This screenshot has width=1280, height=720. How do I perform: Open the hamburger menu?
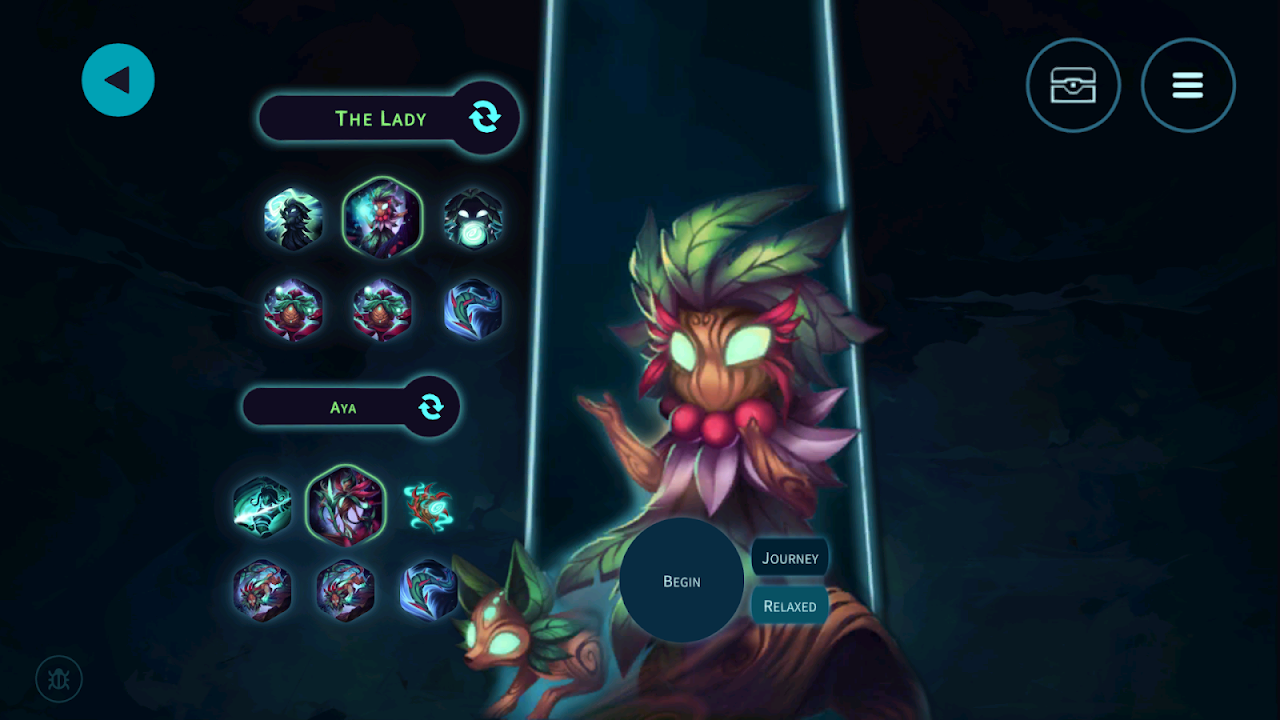[x=1188, y=86]
